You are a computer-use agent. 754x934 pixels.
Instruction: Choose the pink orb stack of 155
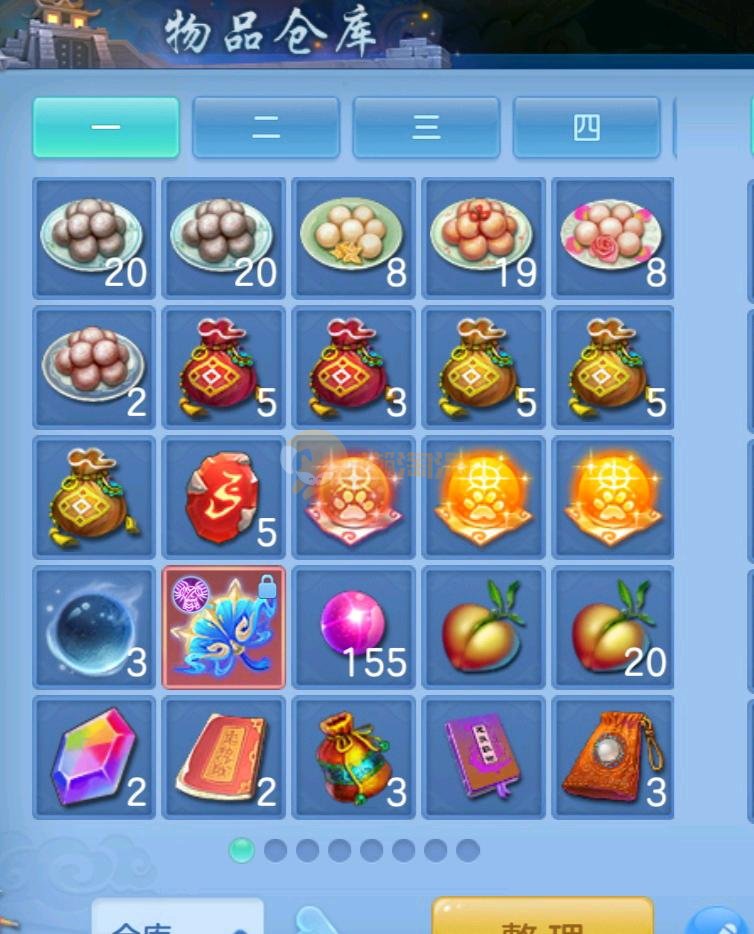[x=354, y=627]
